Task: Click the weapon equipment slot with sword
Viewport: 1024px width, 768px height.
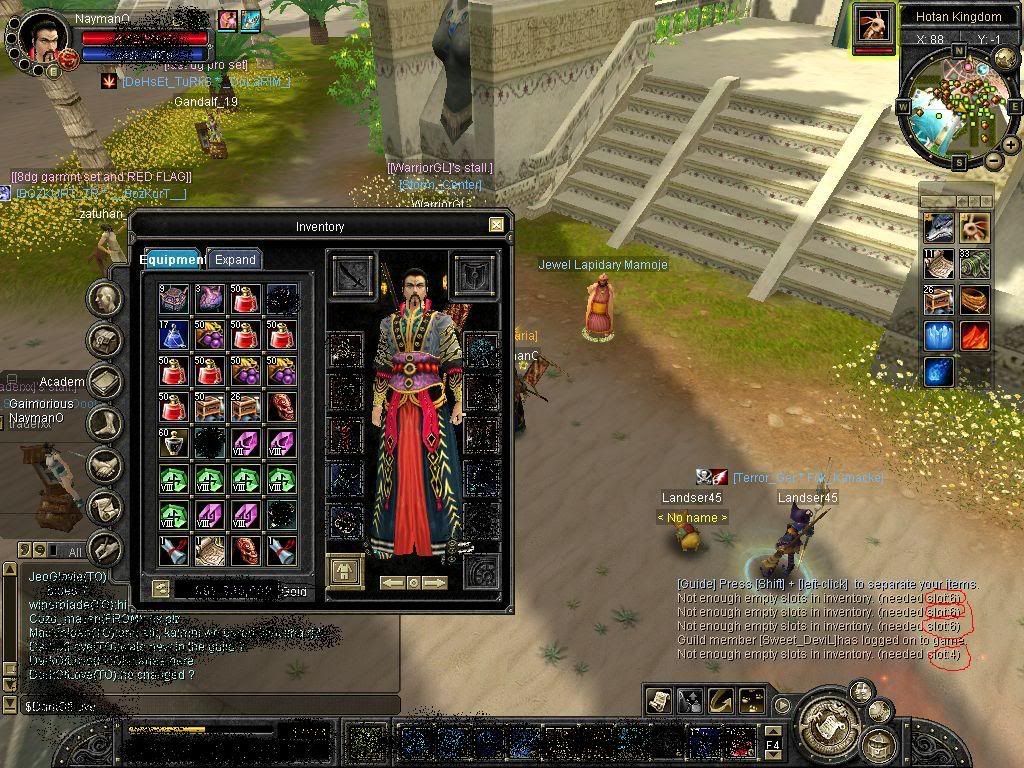Action: point(353,275)
